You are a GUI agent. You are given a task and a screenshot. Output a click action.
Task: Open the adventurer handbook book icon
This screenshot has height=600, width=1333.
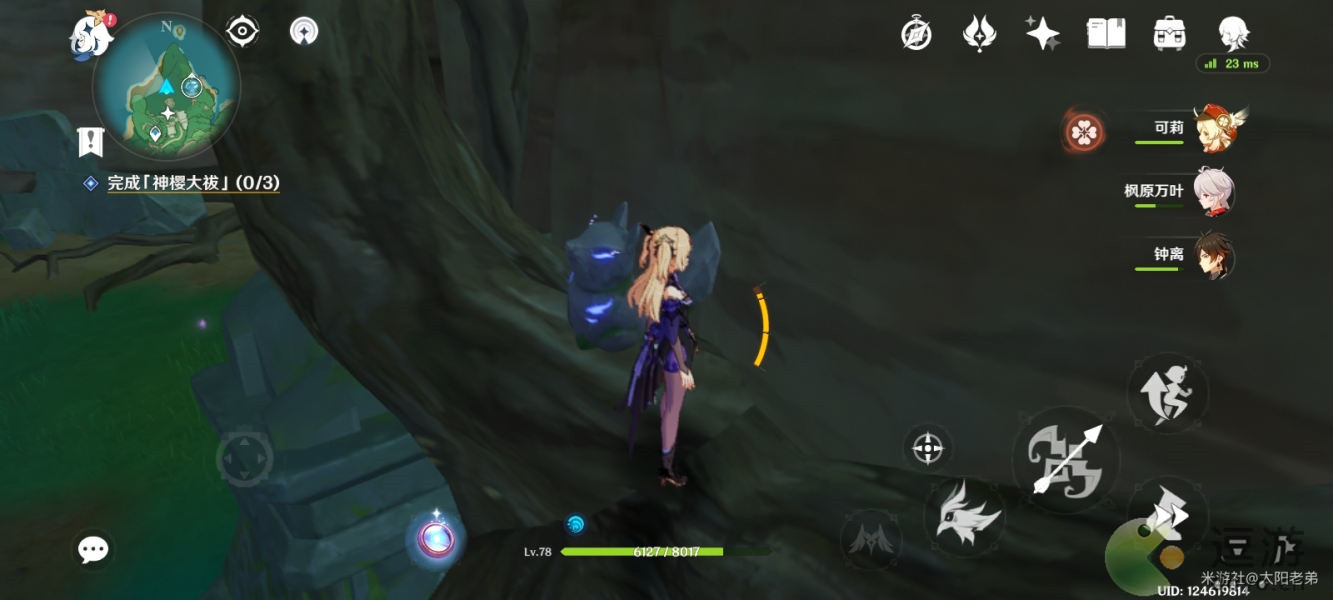(1106, 34)
